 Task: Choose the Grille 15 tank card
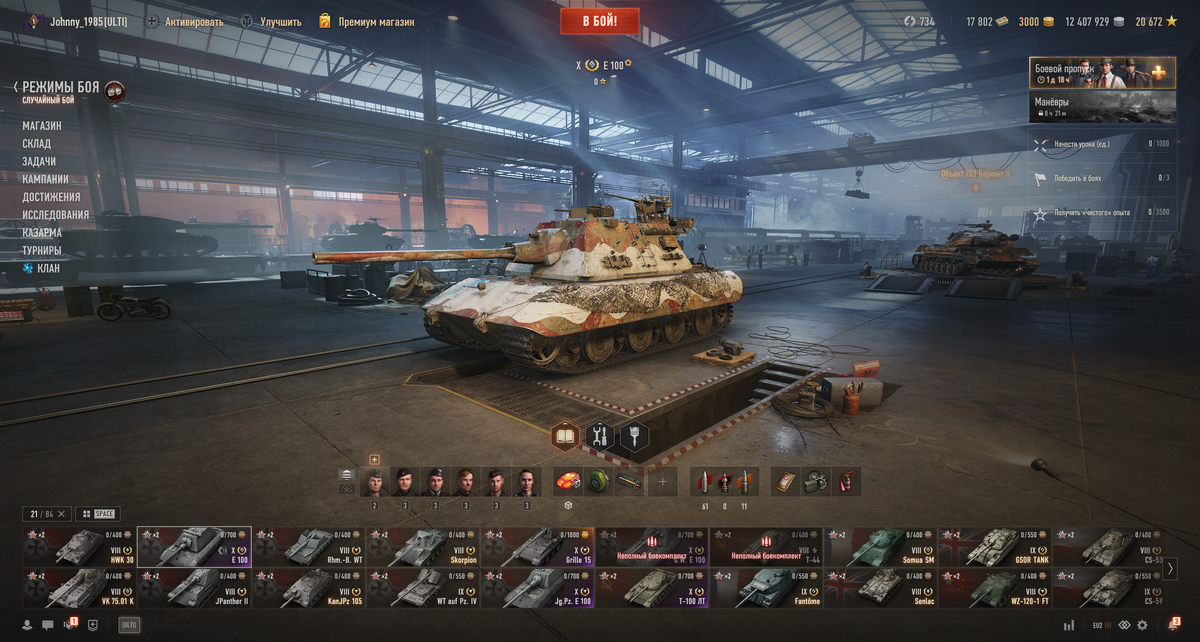537,547
